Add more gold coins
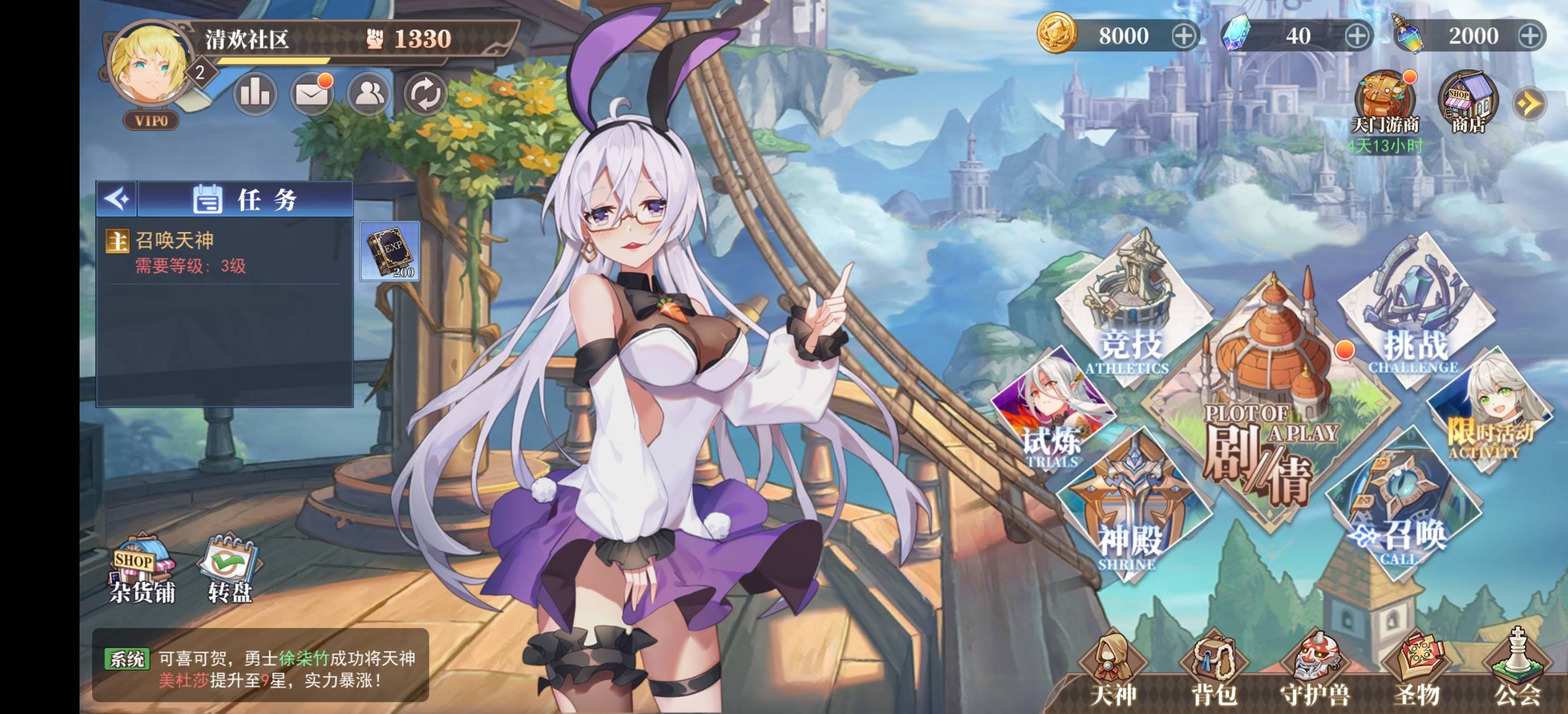The image size is (1568, 714). 1183,36
